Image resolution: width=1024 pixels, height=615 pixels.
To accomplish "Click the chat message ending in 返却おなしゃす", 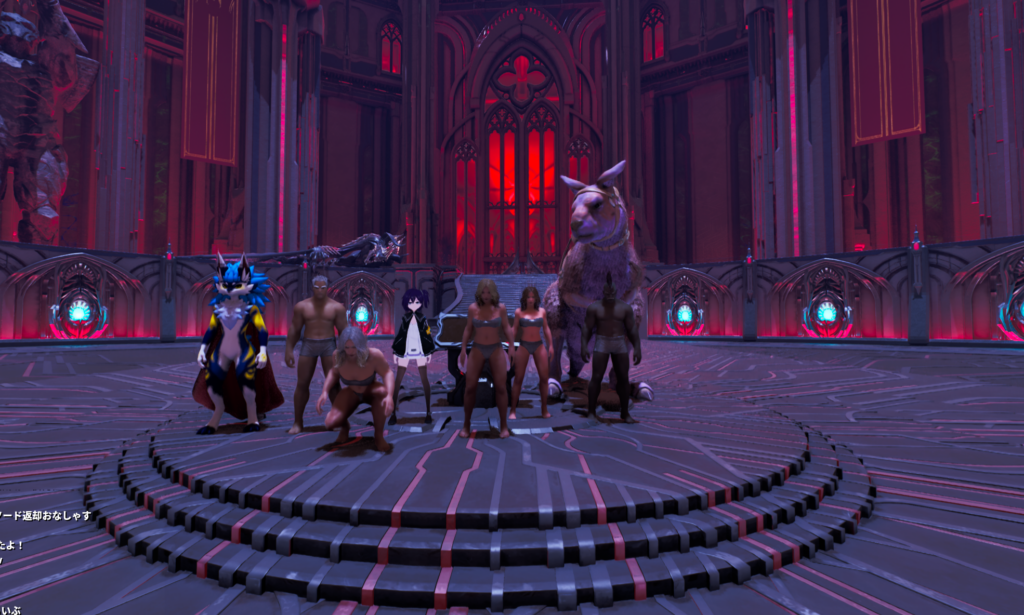I will pos(46,516).
